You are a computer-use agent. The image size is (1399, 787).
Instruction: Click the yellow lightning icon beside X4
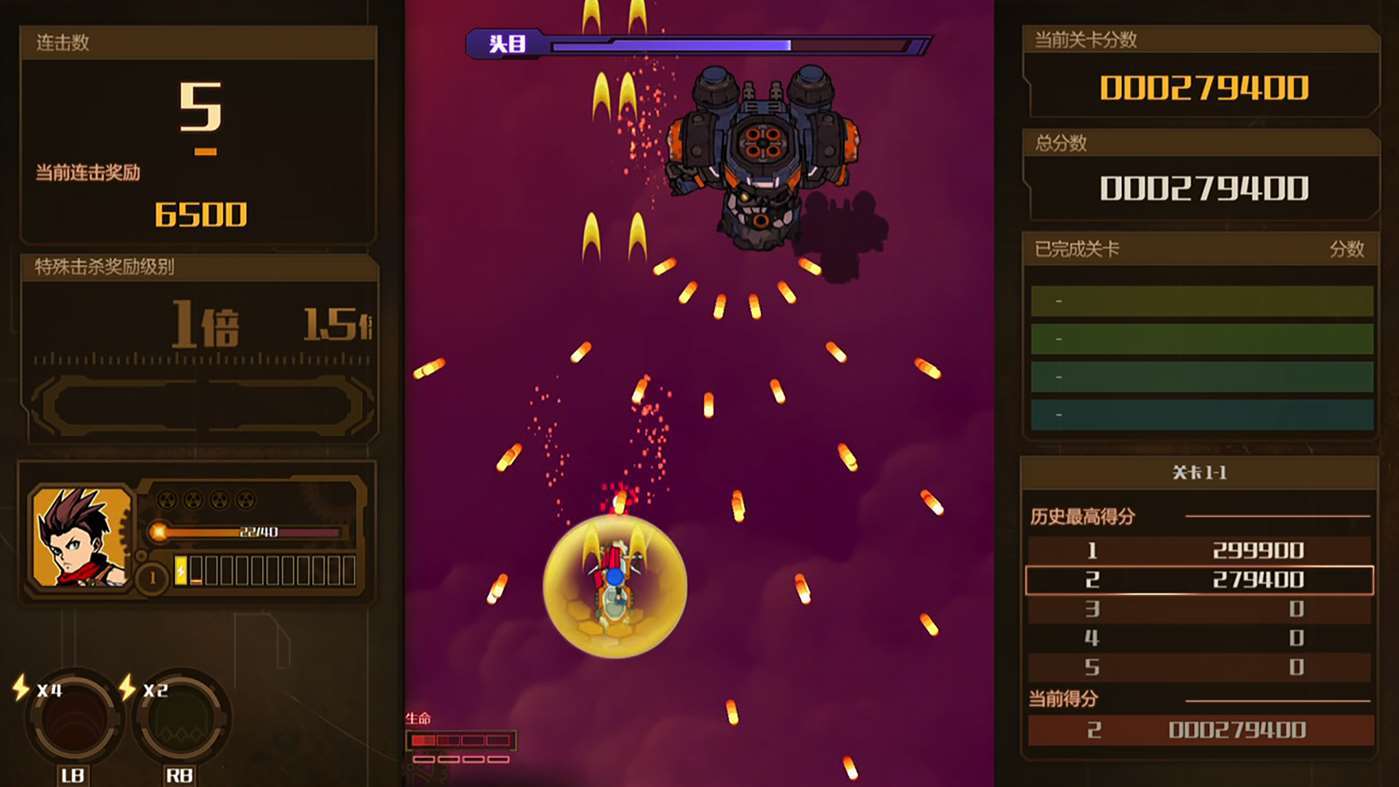pos(19,686)
